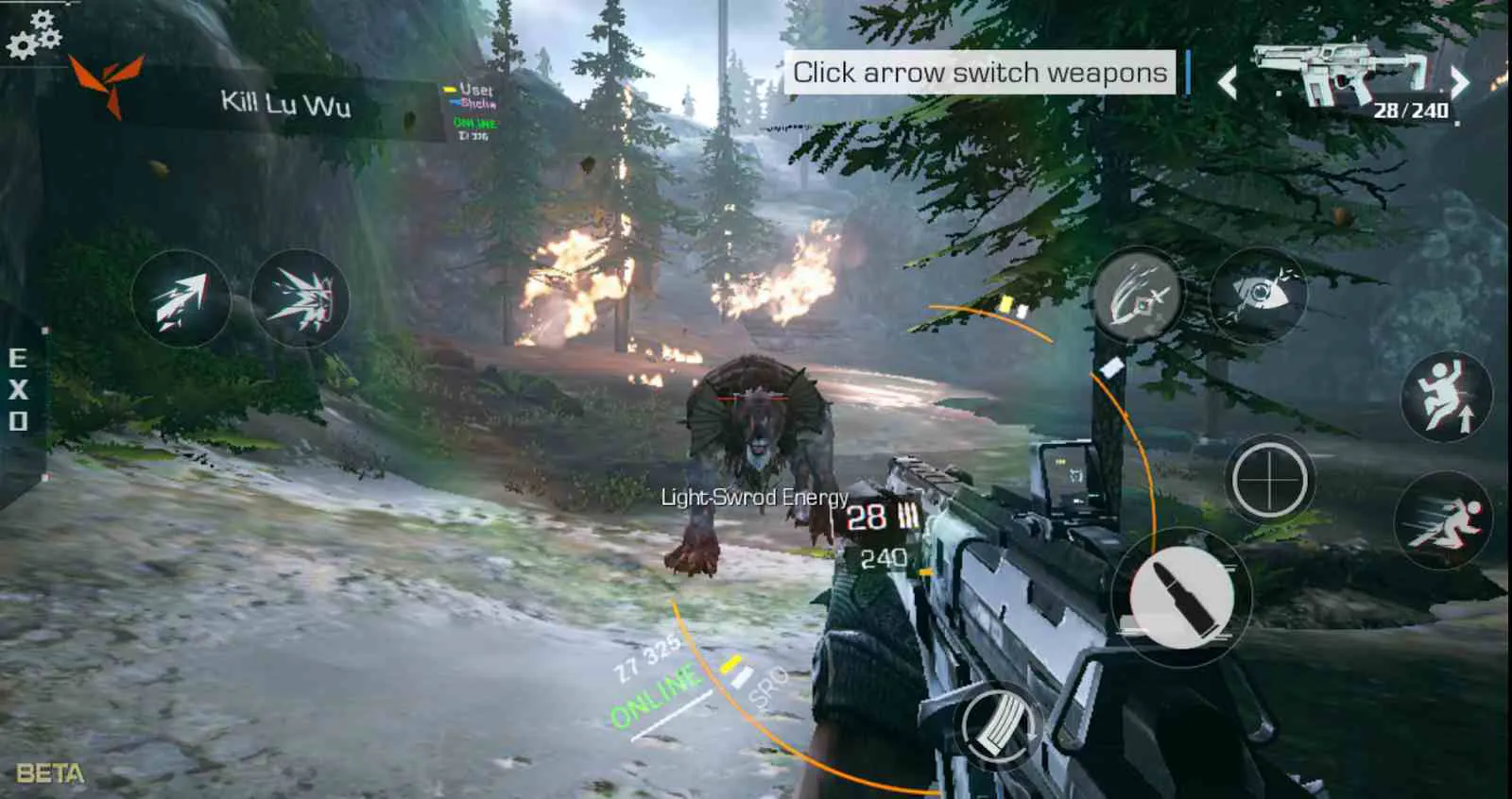Activate the burst strike ability
Image resolution: width=1512 pixels, height=799 pixels.
tap(301, 299)
